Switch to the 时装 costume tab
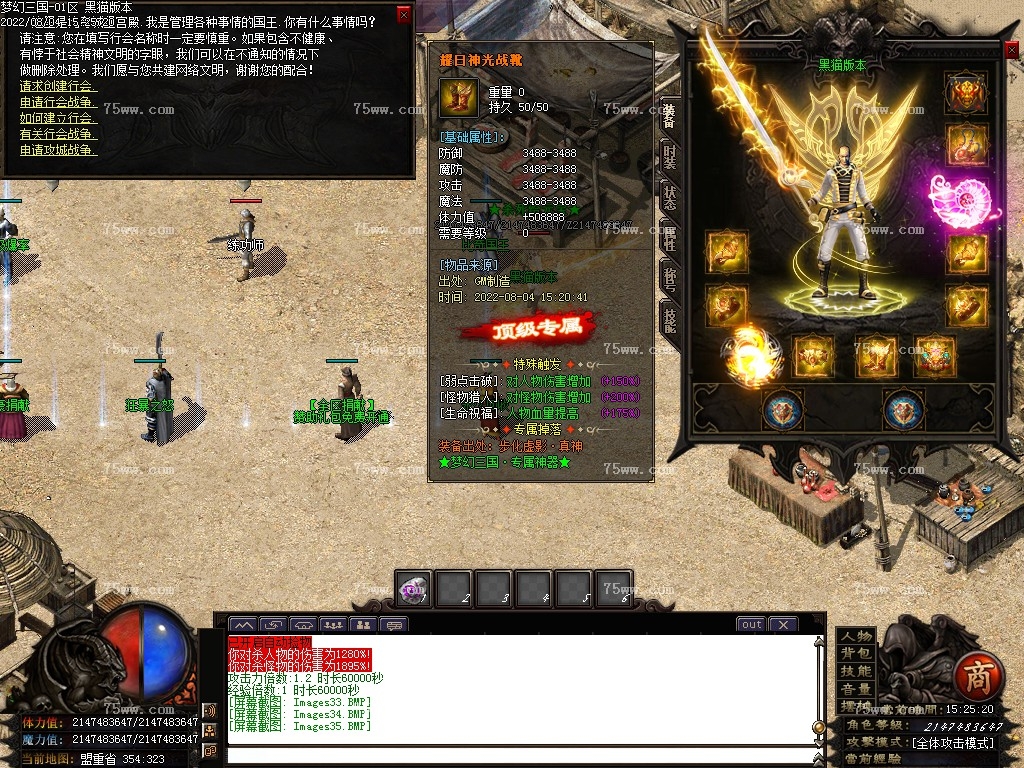Image resolution: width=1024 pixels, height=768 pixels. click(669, 156)
